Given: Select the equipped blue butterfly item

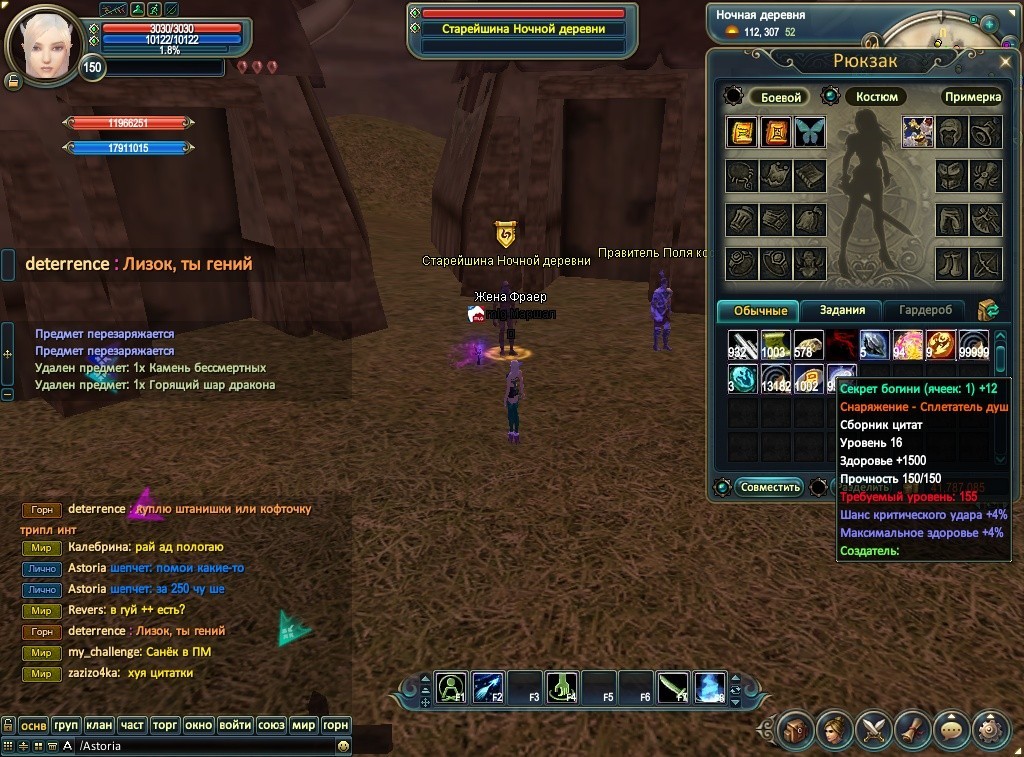Looking at the screenshot, I should (x=809, y=132).
